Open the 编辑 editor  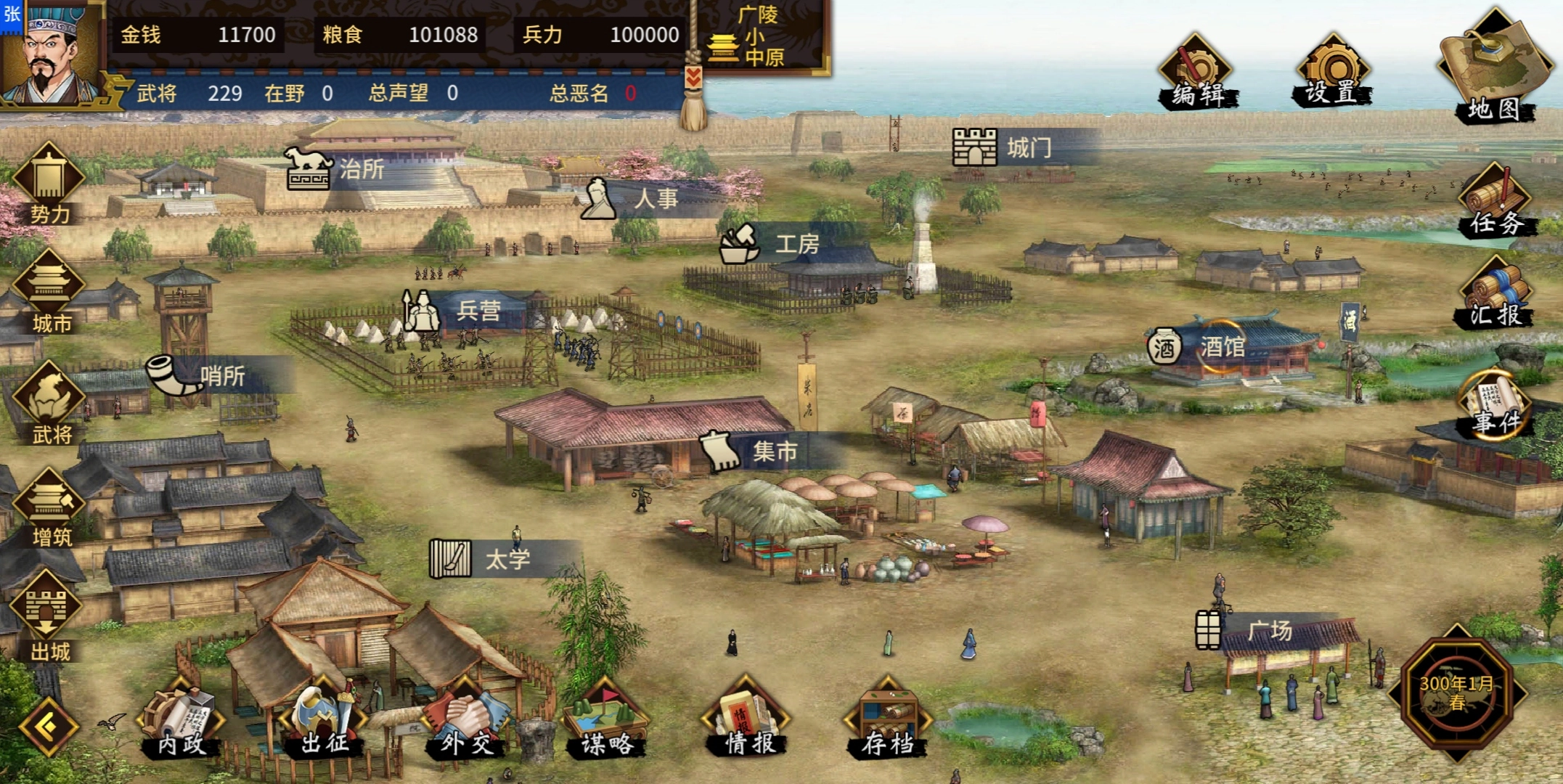click(x=1196, y=74)
